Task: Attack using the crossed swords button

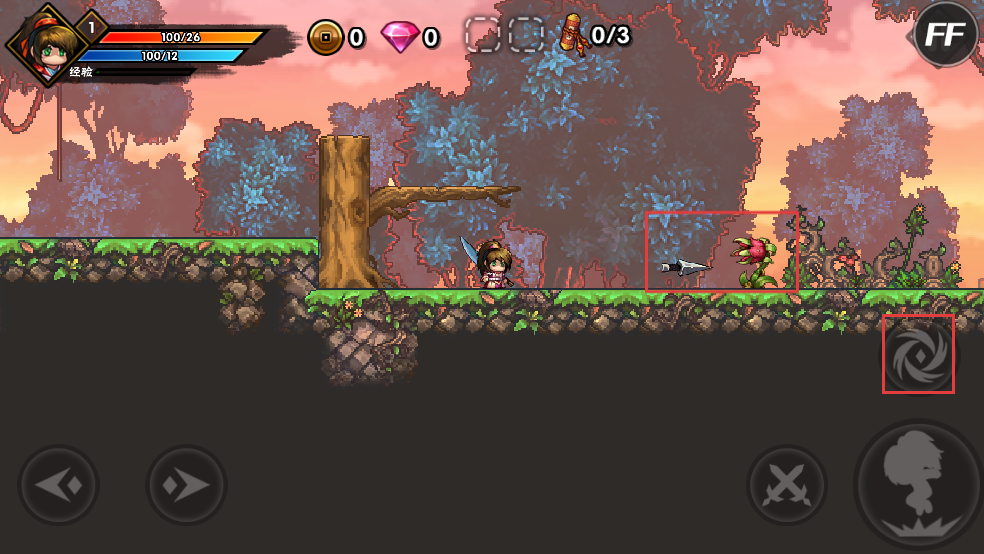Action: [x=787, y=485]
